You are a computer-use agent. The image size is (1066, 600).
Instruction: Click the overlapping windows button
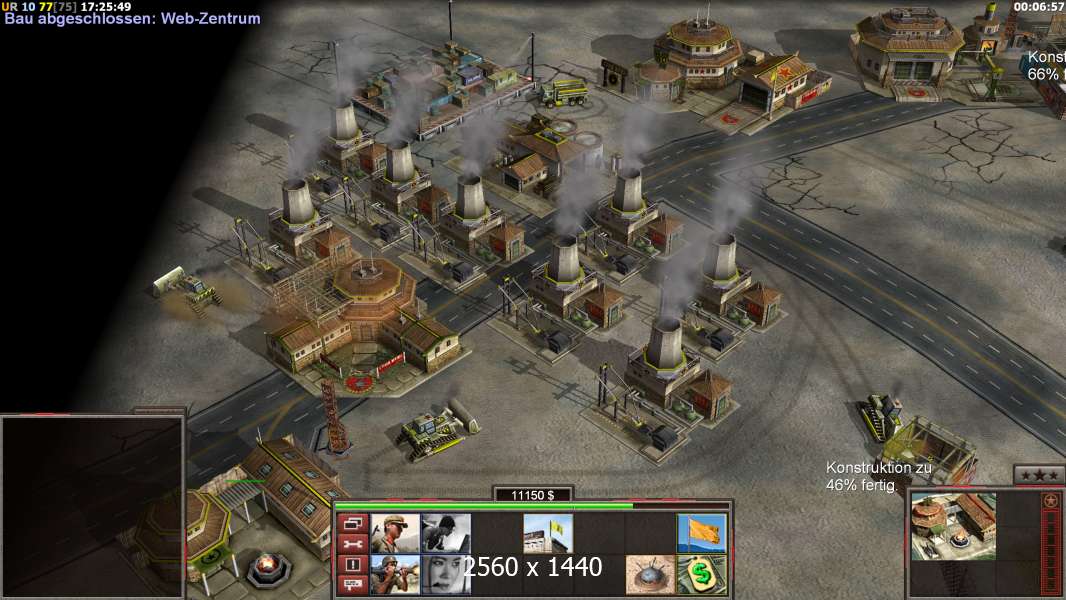pos(351,523)
